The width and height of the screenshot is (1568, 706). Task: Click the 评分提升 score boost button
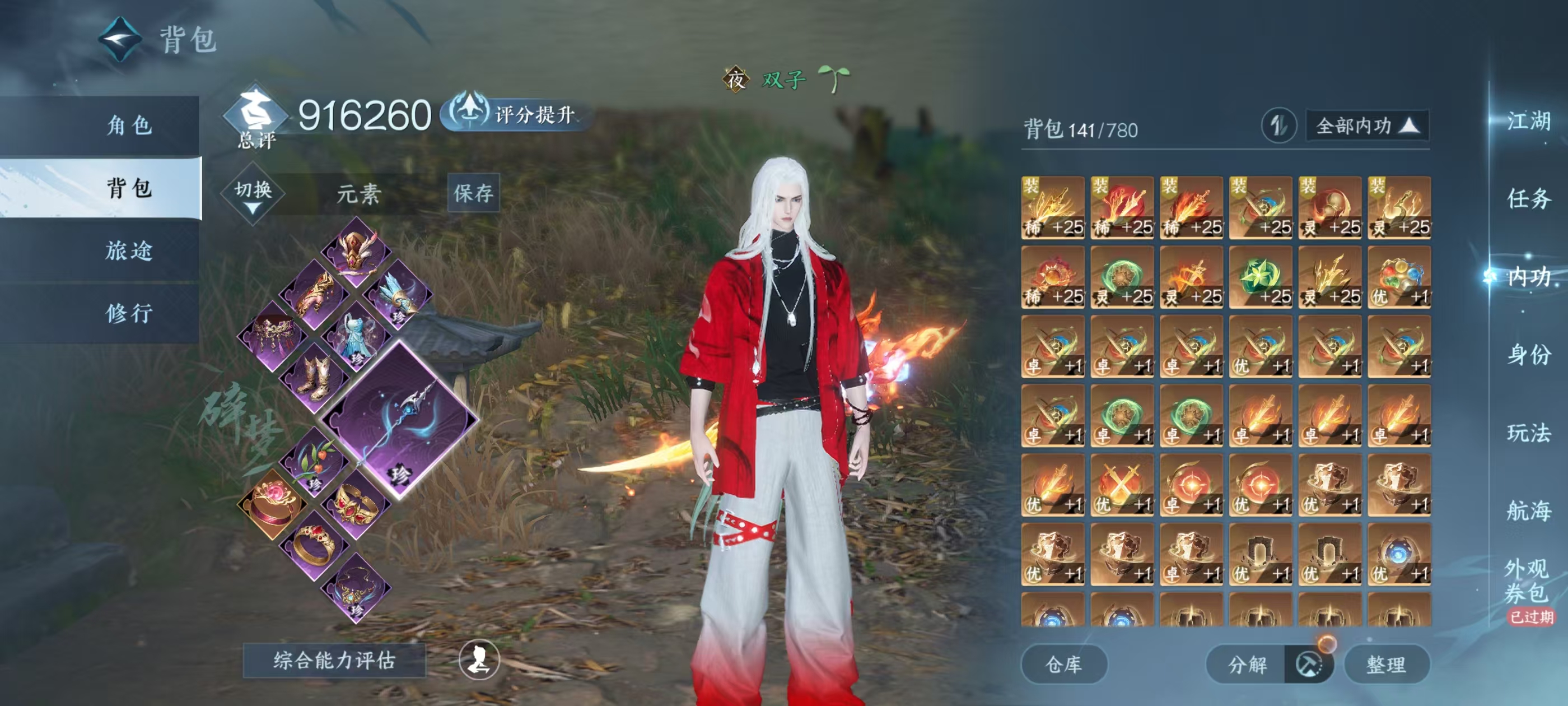(517, 113)
